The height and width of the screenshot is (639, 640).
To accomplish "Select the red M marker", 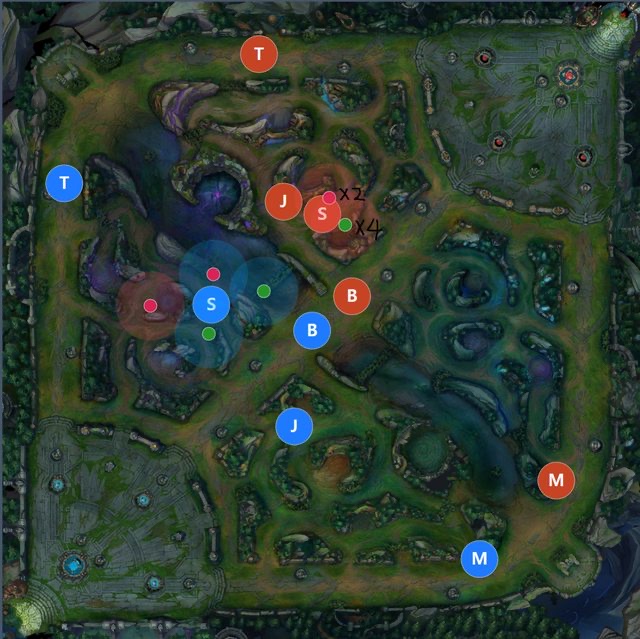I will tap(556, 480).
